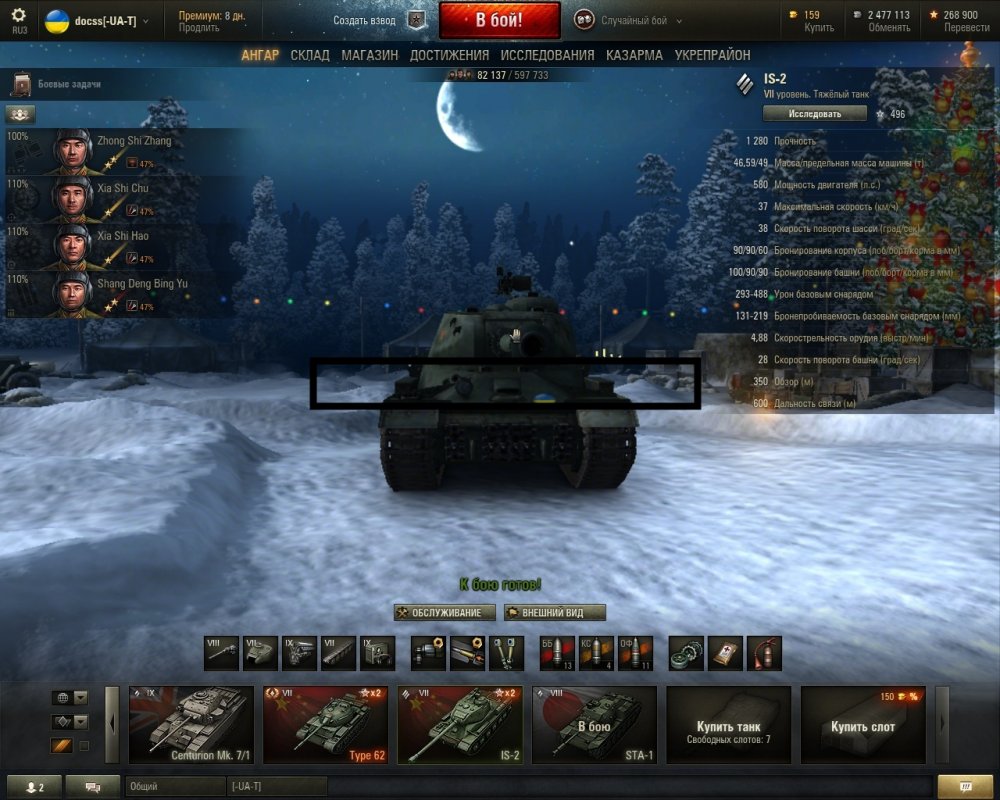
Task: Choose the STA-1 tank card
Action: [594, 725]
